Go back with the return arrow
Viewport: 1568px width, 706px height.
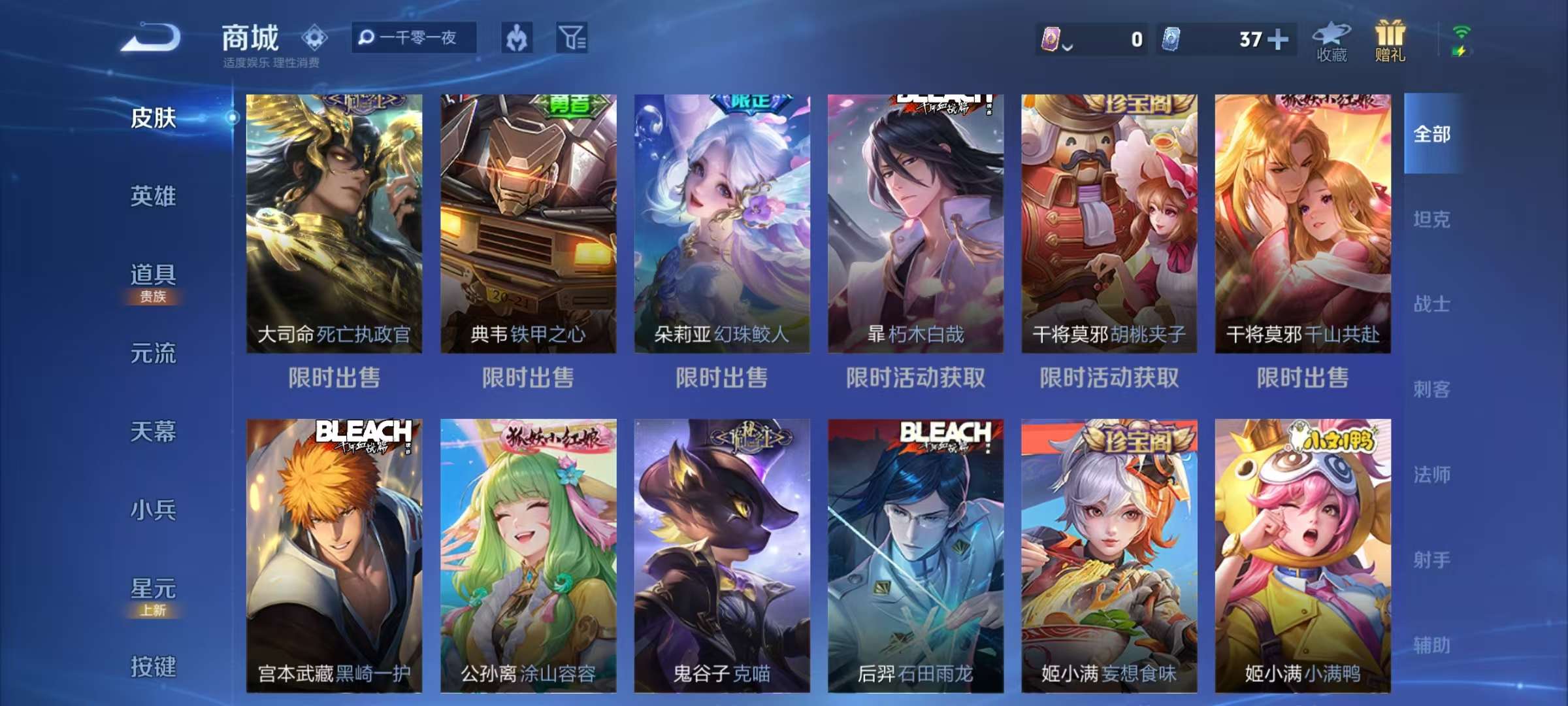151,37
